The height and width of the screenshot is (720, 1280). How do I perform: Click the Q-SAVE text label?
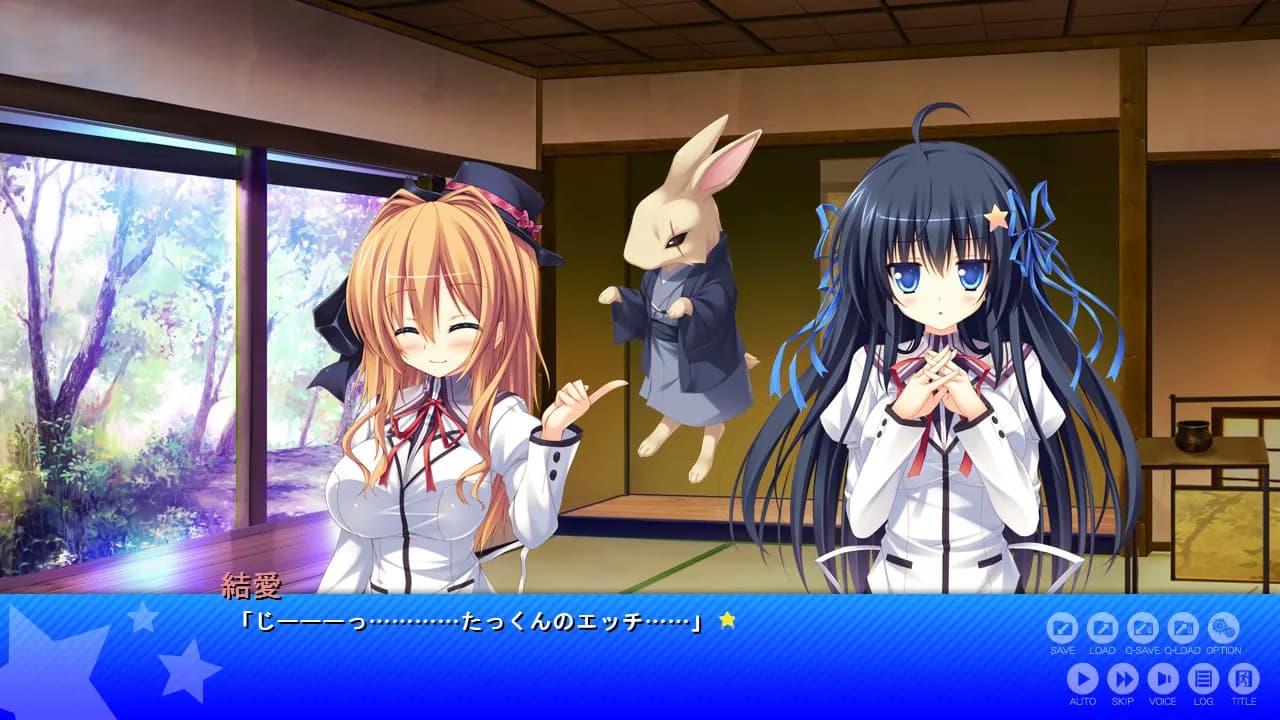(x=1142, y=650)
